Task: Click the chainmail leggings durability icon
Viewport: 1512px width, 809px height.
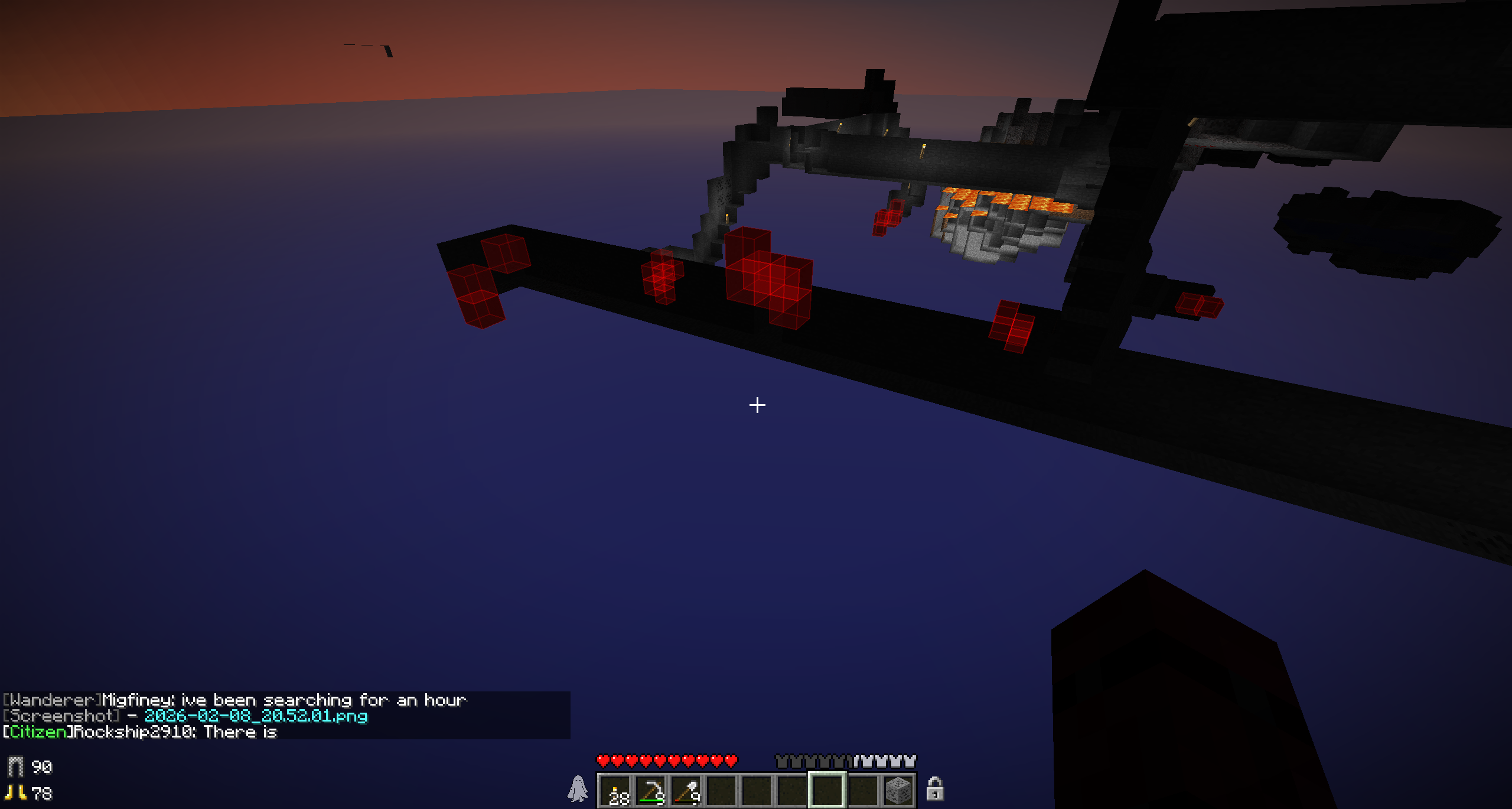Action: click(x=15, y=766)
